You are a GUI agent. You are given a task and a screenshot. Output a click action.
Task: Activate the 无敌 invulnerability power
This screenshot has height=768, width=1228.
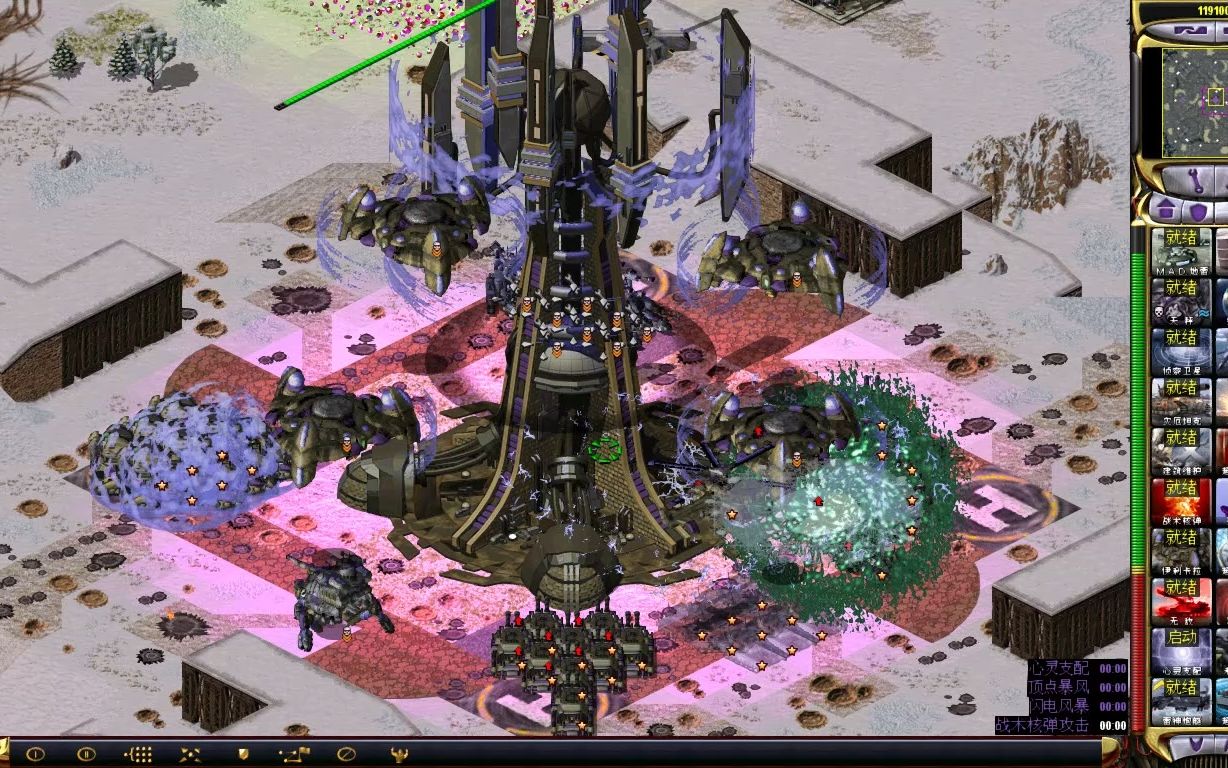[1181, 600]
